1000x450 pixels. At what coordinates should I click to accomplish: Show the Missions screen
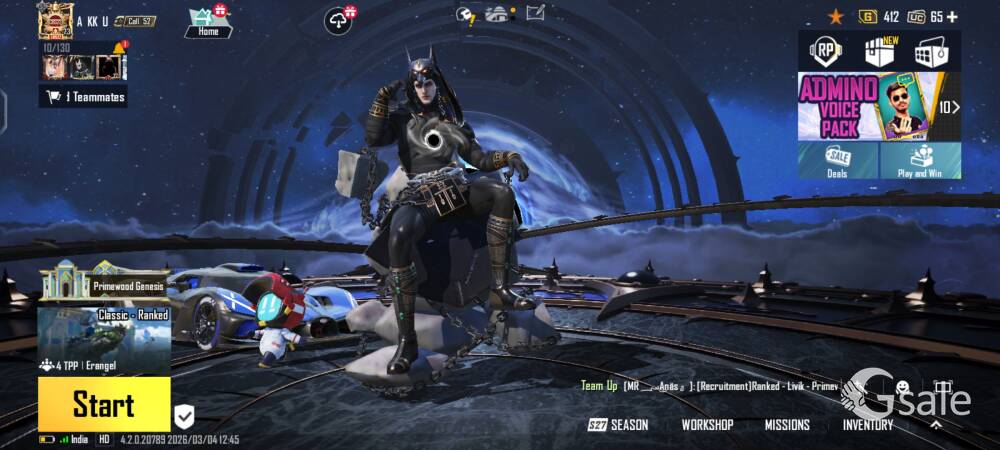tap(787, 425)
